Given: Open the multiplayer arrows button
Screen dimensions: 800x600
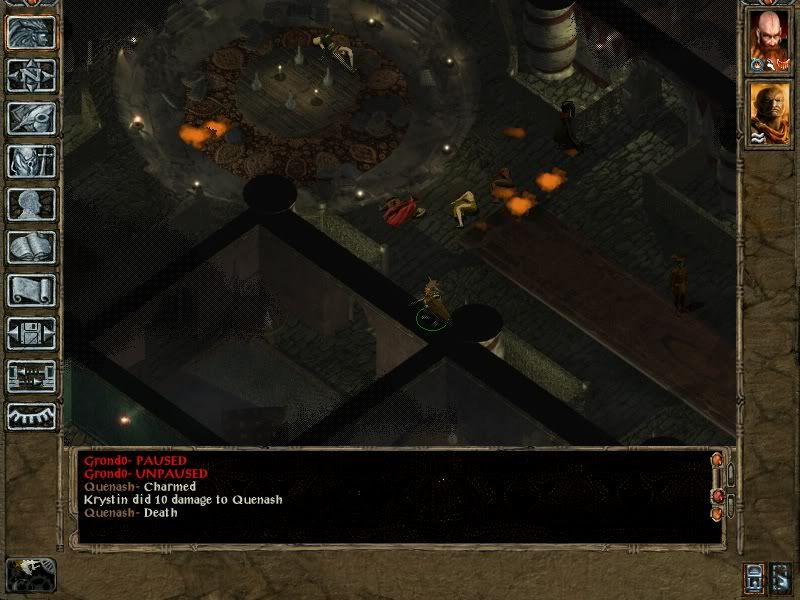Looking at the screenshot, I should pos(31,376).
